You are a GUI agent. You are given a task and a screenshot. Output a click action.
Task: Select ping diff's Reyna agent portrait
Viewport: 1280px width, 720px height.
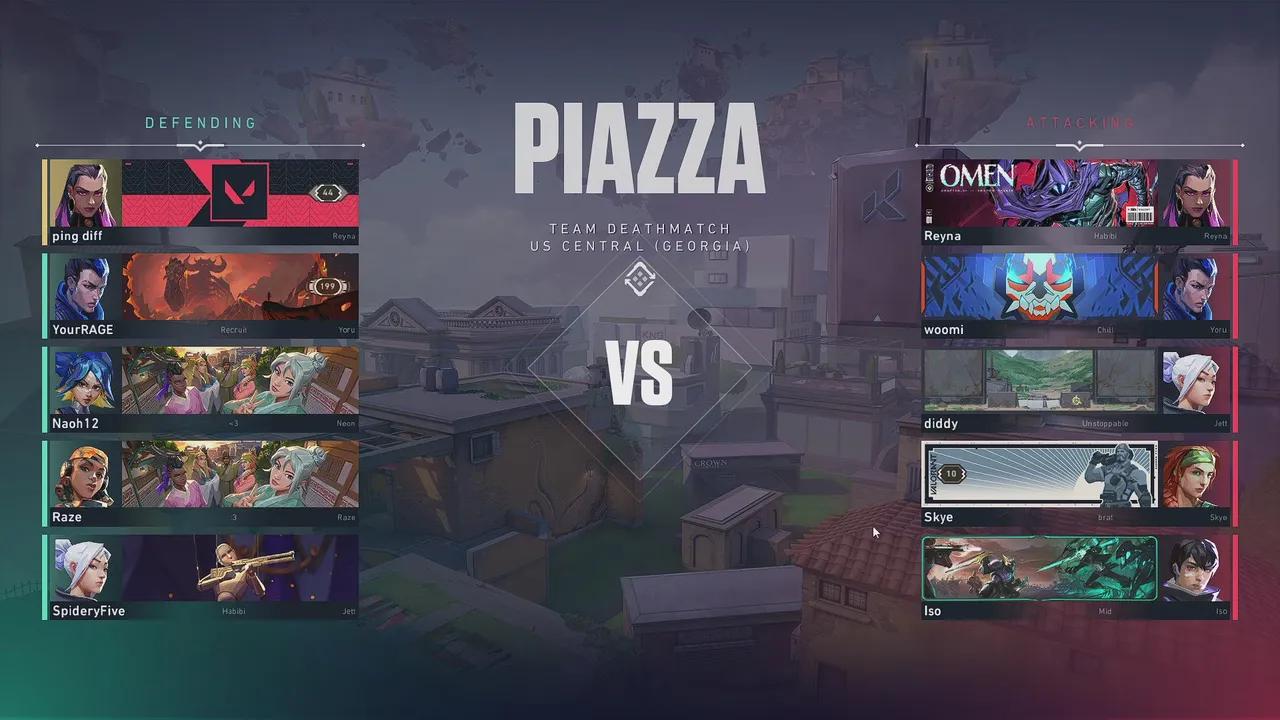(82, 193)
